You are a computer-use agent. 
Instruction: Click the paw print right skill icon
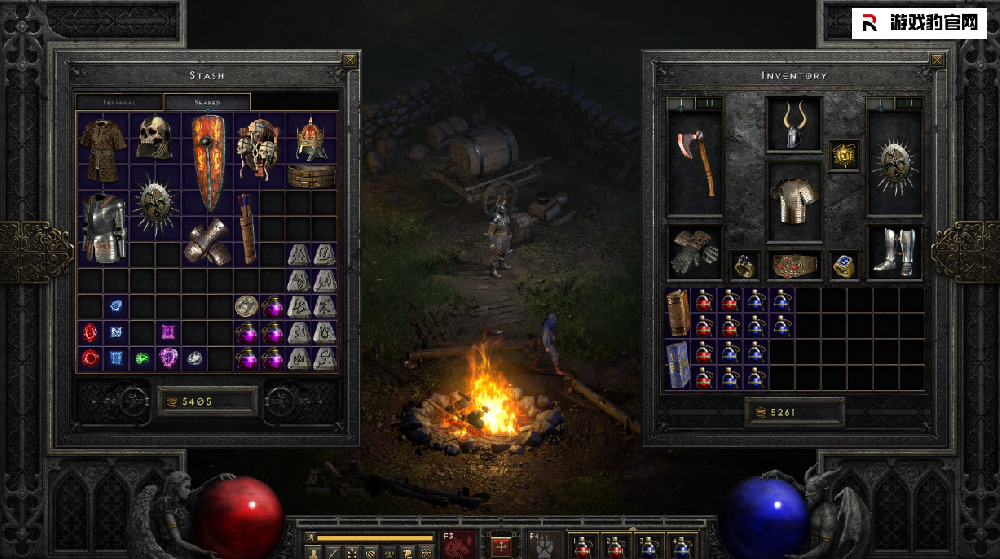coord(545,545)
